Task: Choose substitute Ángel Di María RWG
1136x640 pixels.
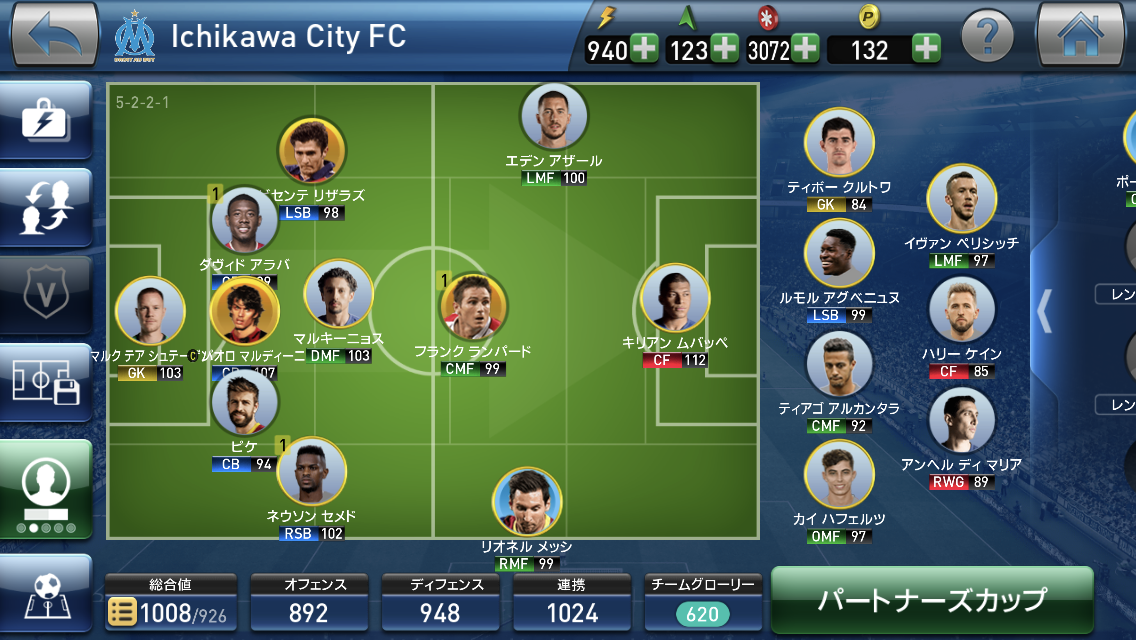Action: (961, 421)
